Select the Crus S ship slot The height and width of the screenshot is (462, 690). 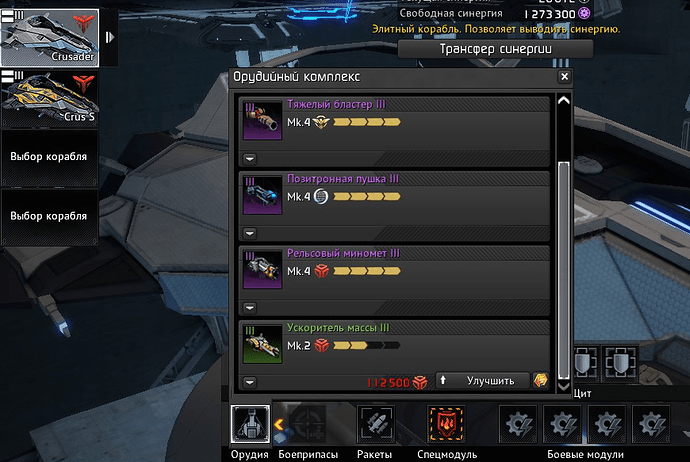pyautogui.click(x=50, y=99)
